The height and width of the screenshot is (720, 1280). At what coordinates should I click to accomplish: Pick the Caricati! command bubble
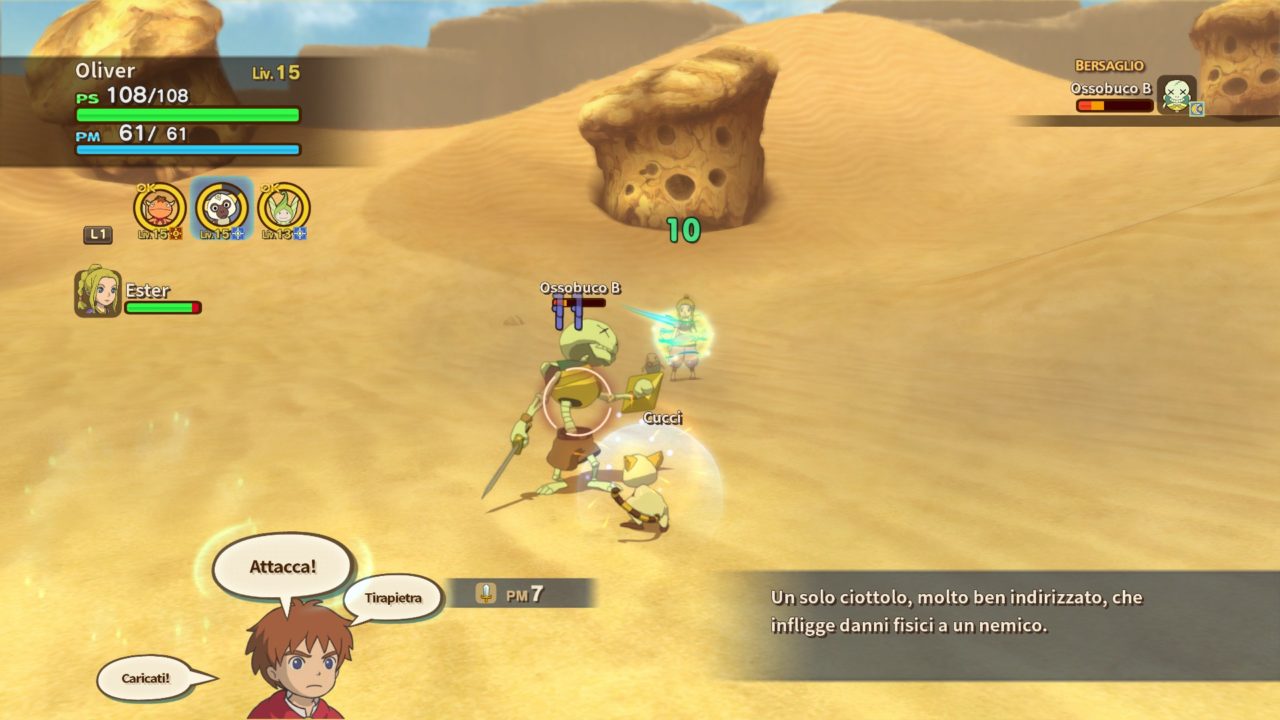pyautogui.click(x=146, y=678)
